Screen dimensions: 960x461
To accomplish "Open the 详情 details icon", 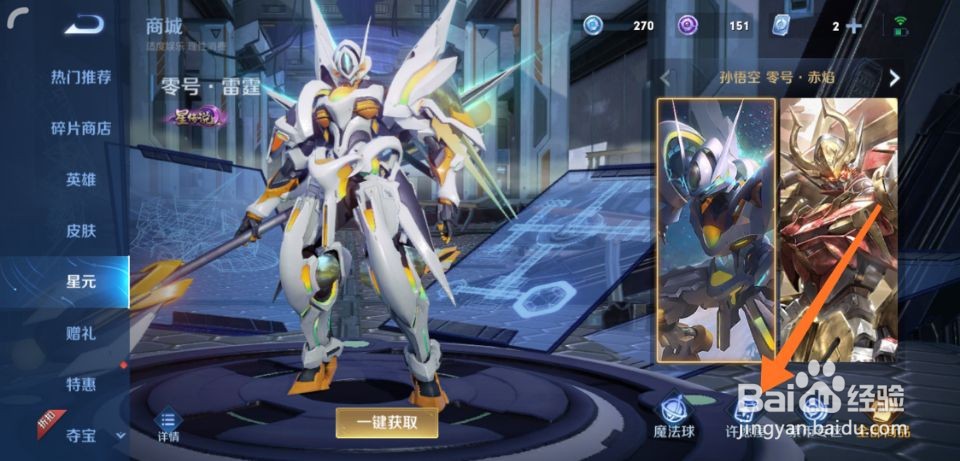I will coord(168,426).
